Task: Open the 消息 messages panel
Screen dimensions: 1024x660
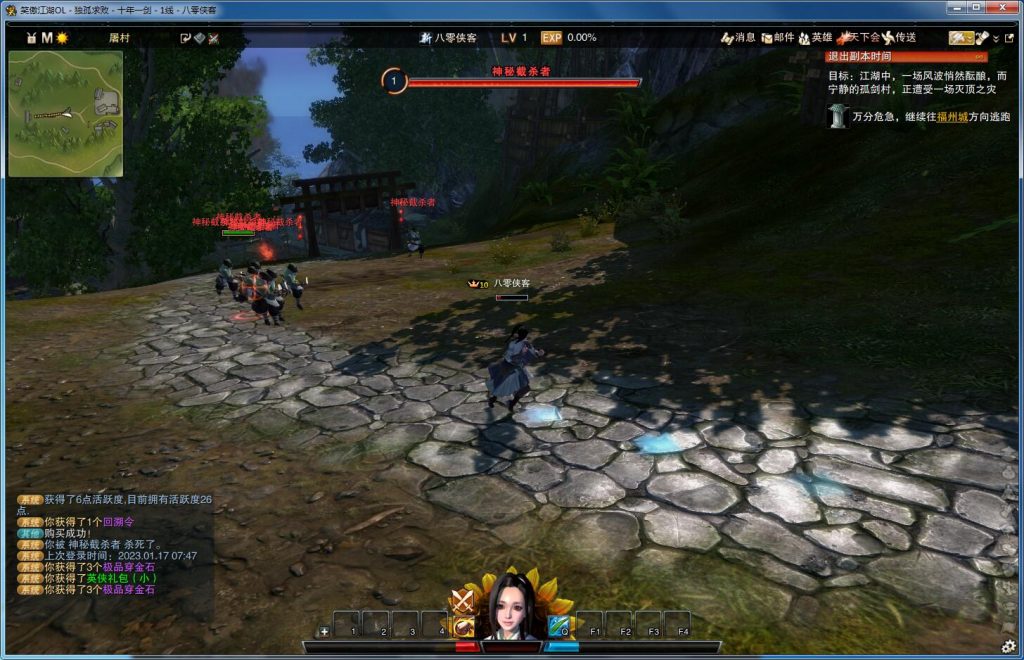Action: [738, 37]
